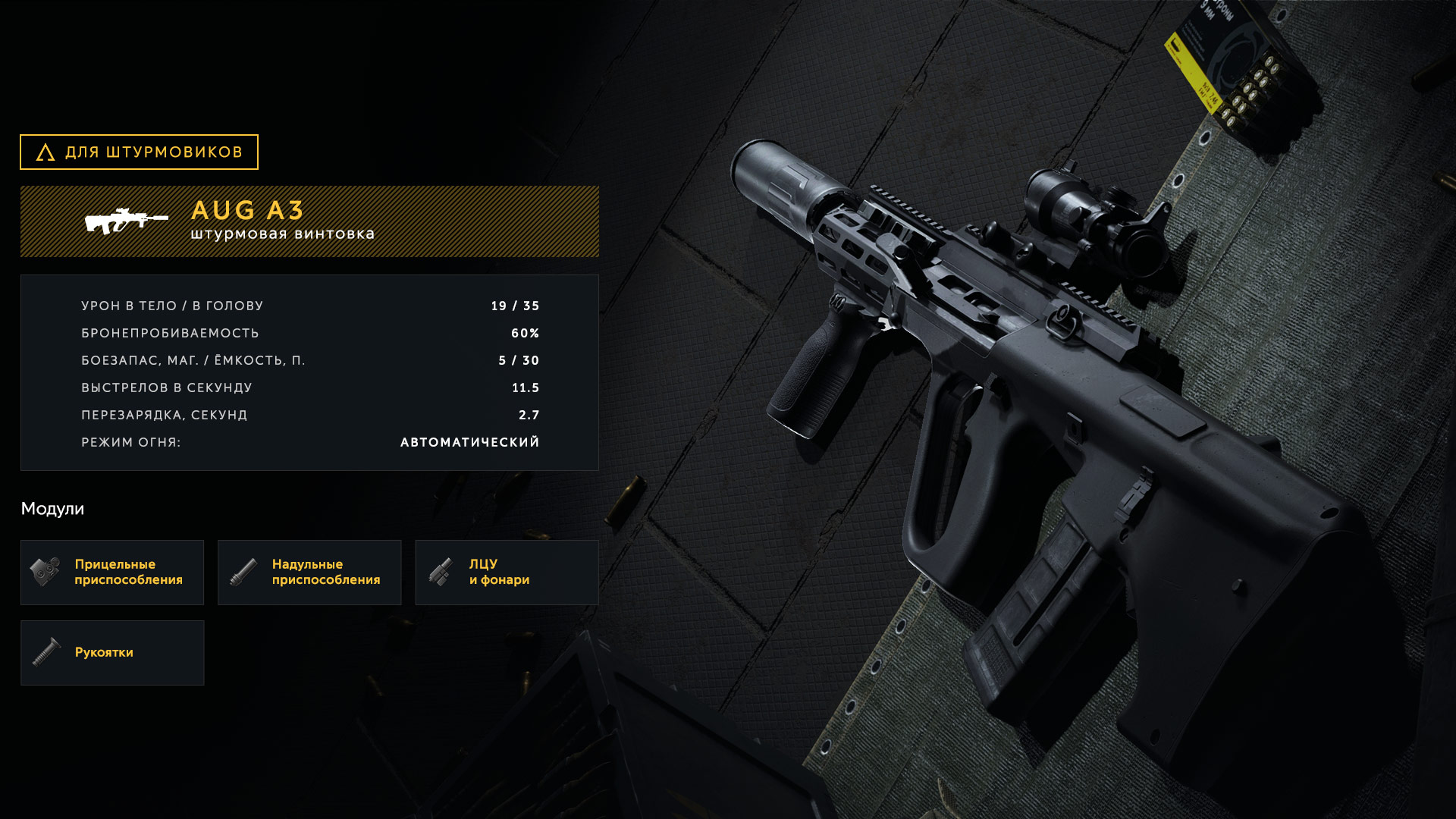
Task: Click the ДЛЯ ШТУРМОВИКОВ class tag
Action: coord(139,152)
